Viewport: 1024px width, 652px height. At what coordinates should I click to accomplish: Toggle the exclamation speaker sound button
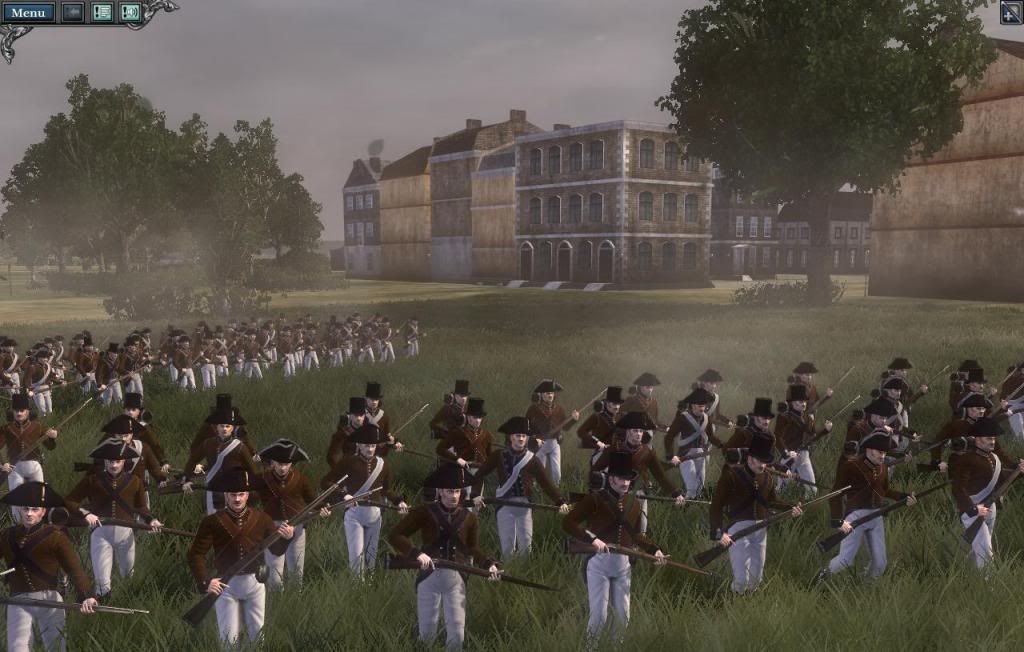coord(130,12)
